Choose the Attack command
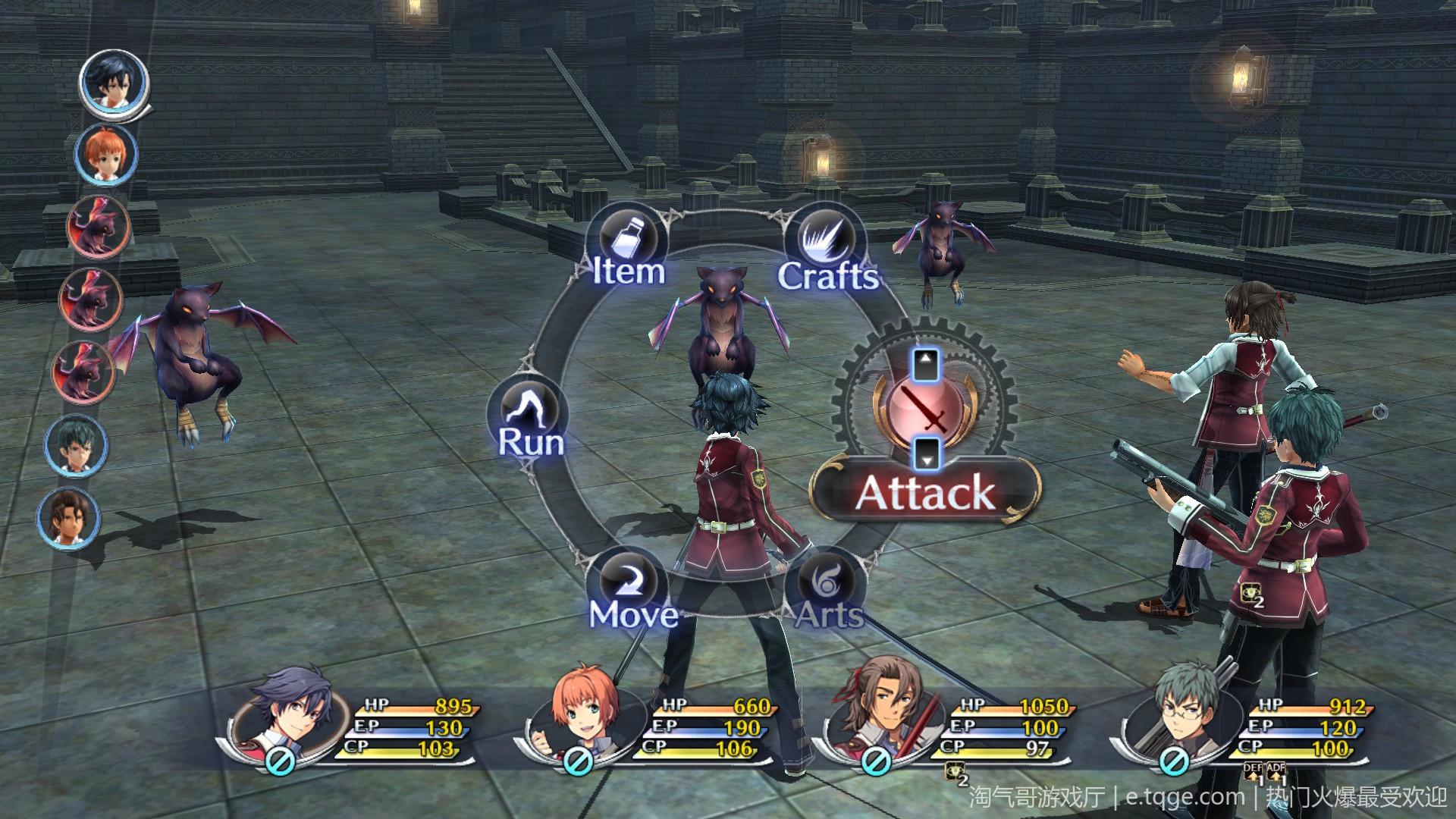The height and width of the screenshot is (819, 1456). tap(924, 491)
